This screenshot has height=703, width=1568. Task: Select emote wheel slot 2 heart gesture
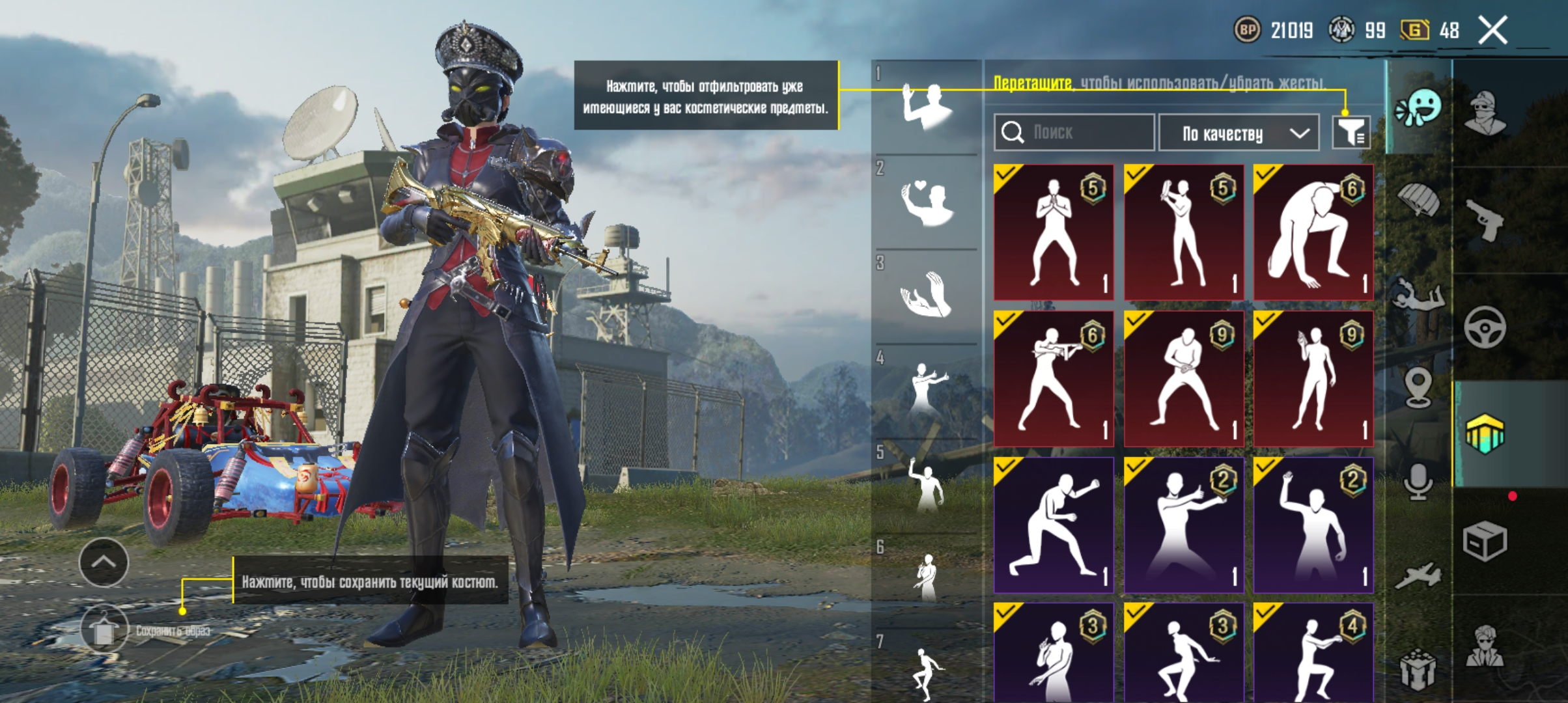[x=925, y=201]
